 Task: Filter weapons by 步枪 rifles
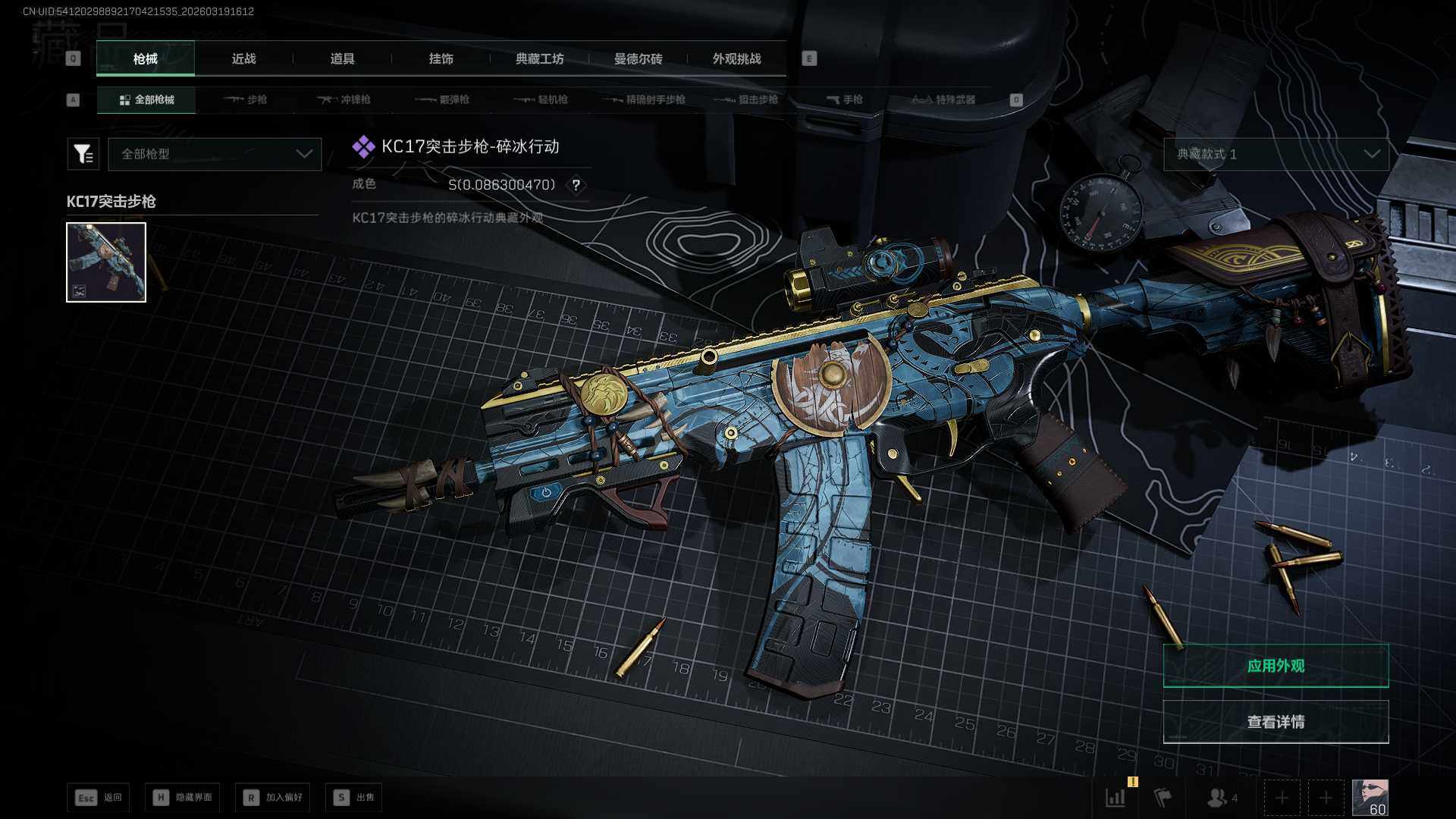[x=246, y=100]
